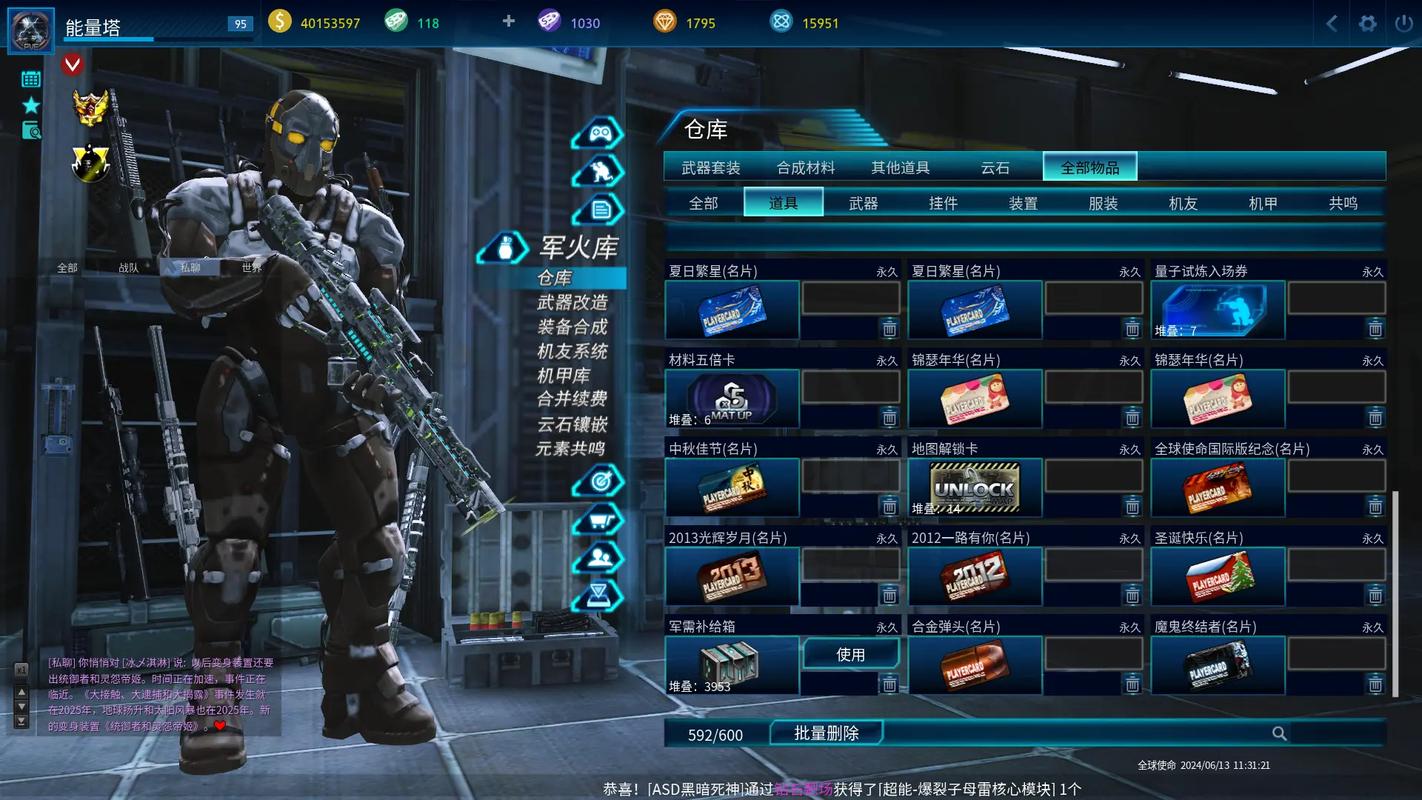The image size is (1422, 800).
Task: Open the 合成材料 tab
Action: [x=805, y=167]
